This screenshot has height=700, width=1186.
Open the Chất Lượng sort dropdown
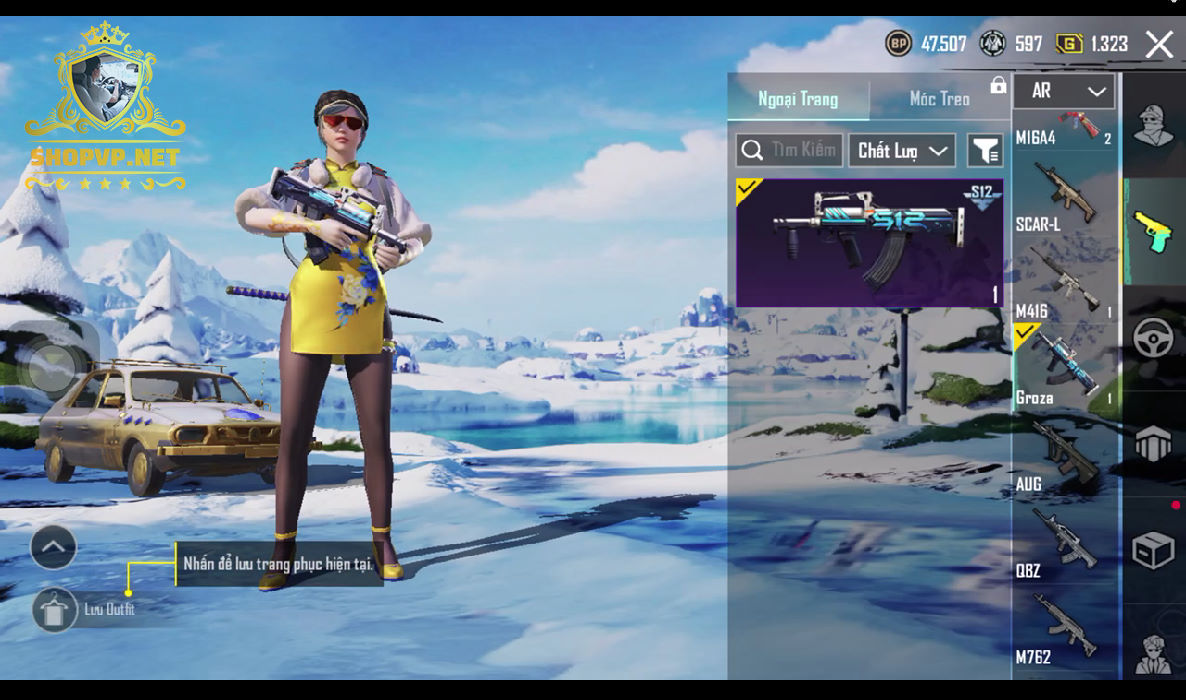pyautogui.click(x=901, y=151)
